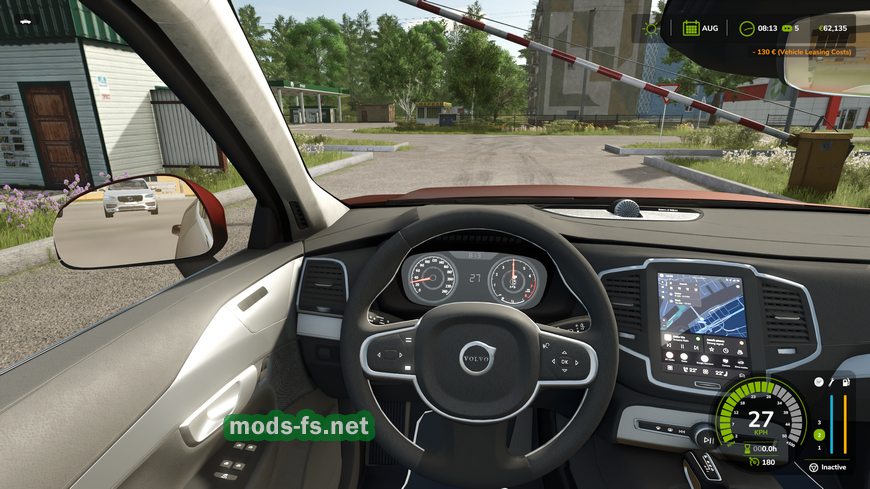This screenshot has width=870, height=489.
Task: Select the highlighted gear 2 indicator
Action: pyautogui.click(x=818, y=435)
